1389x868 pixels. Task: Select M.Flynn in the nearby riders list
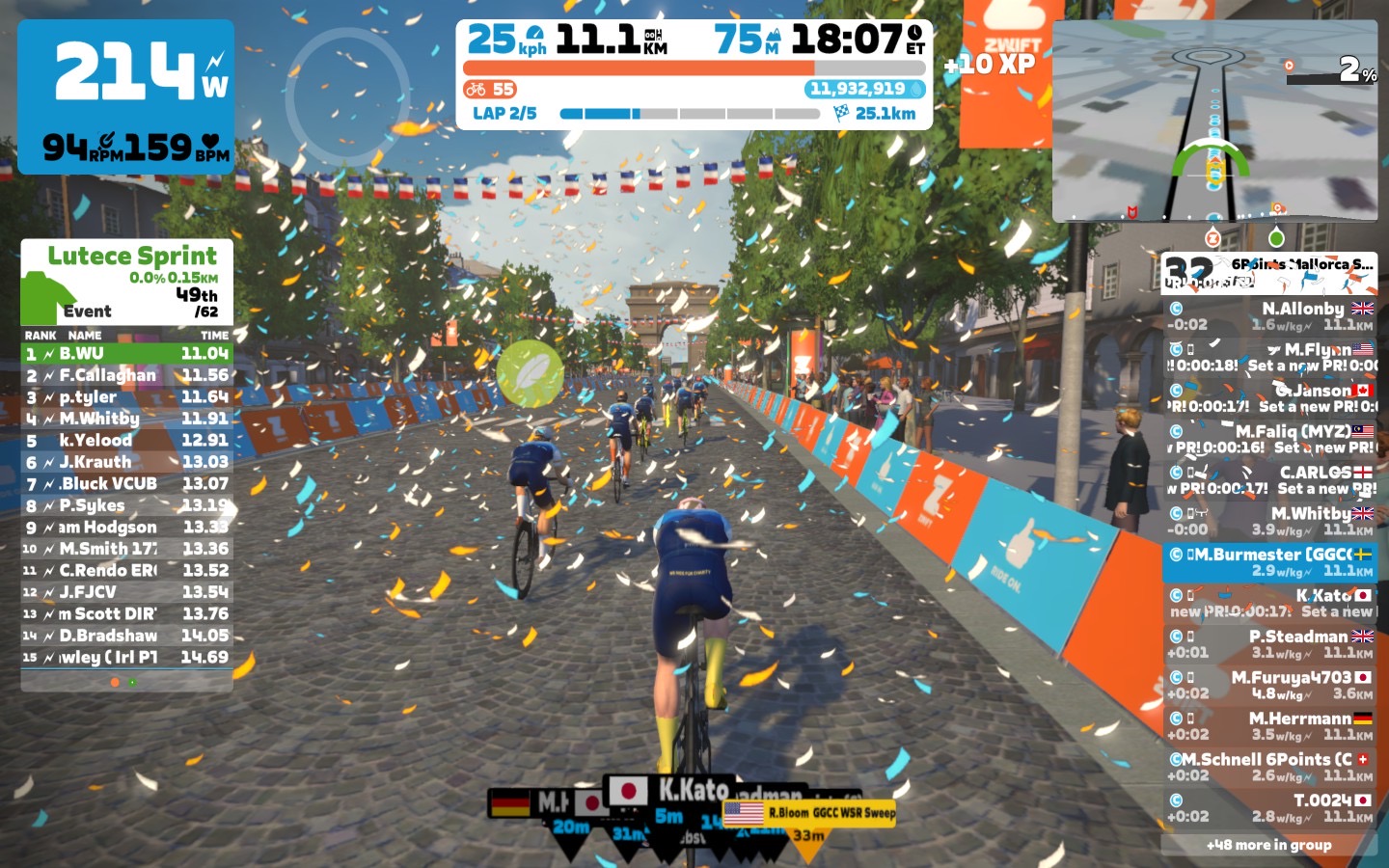point(1269,357)
